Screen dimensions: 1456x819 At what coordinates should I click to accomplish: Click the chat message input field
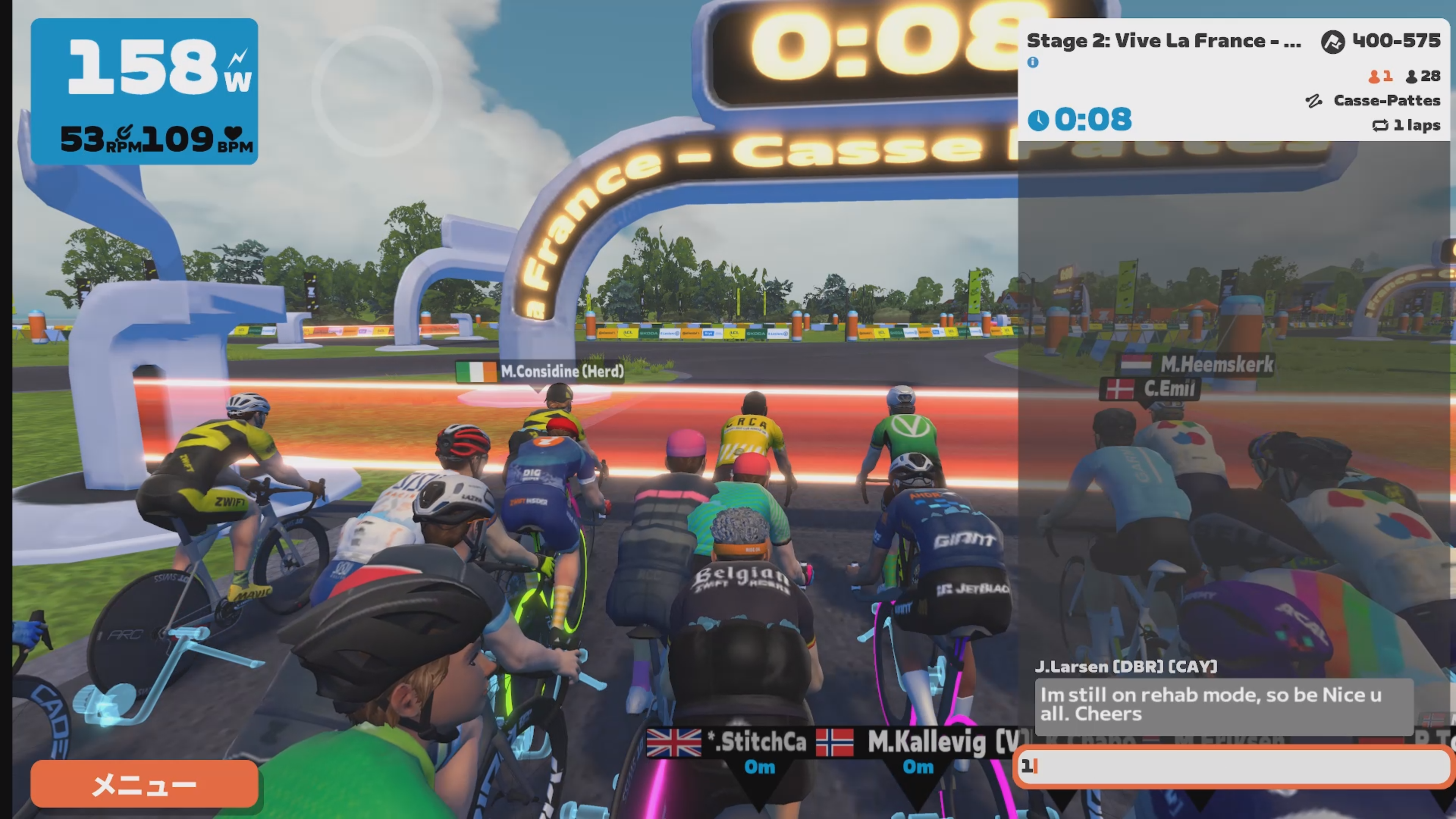pos(1232,766)
